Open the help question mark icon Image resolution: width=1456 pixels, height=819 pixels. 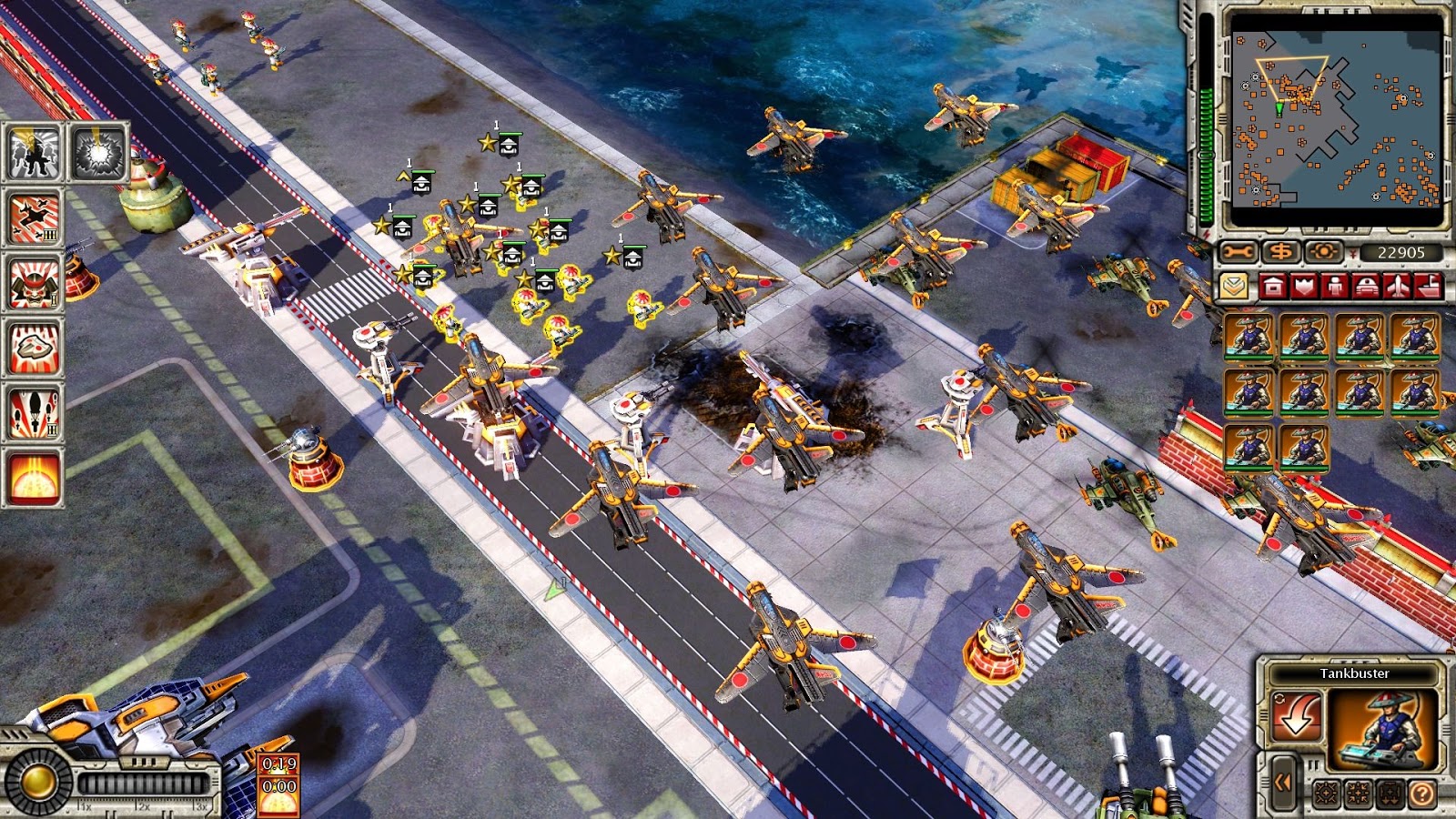point(1421,794)
